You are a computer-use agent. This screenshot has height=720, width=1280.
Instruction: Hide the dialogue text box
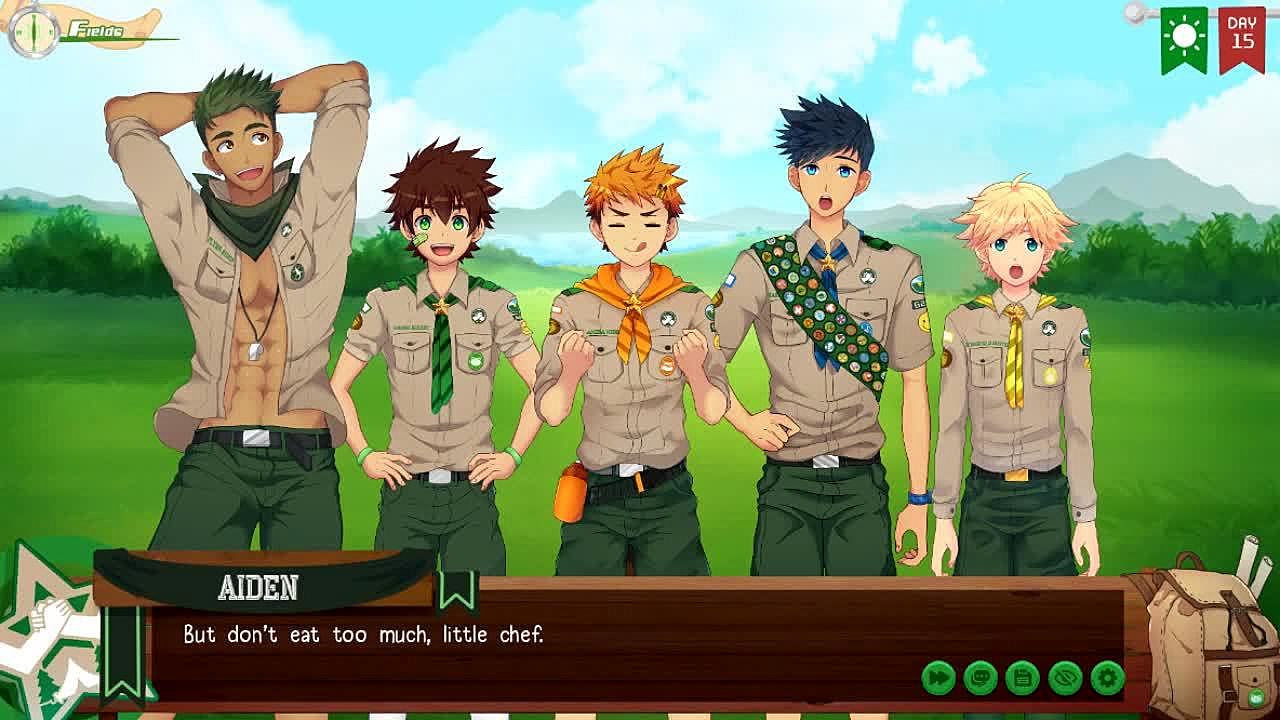click(x=1065, y=678)
